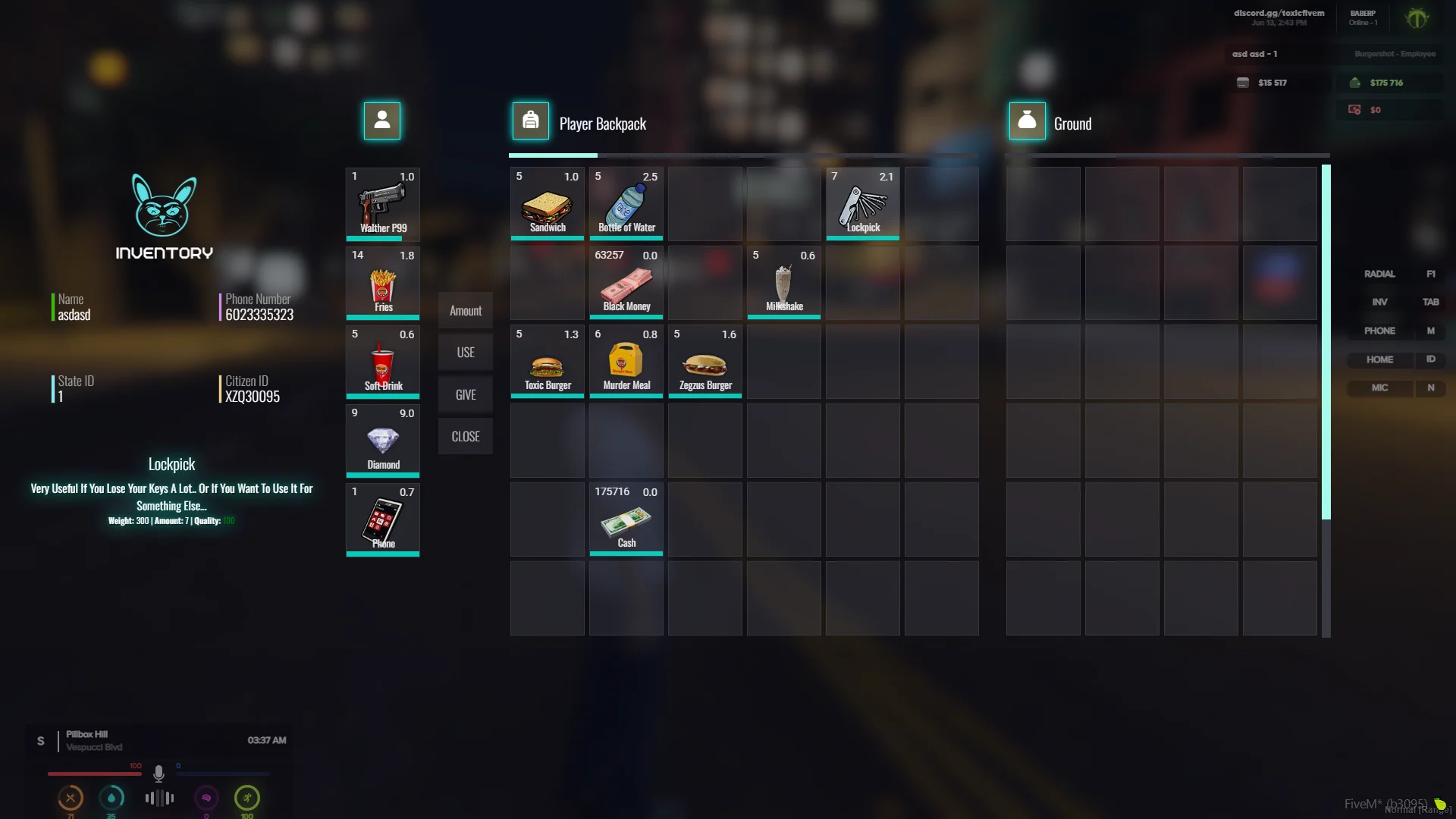The image size is (1456, 819).
Task: Choose the Soft Drink slot
Action: click(383, 362)
